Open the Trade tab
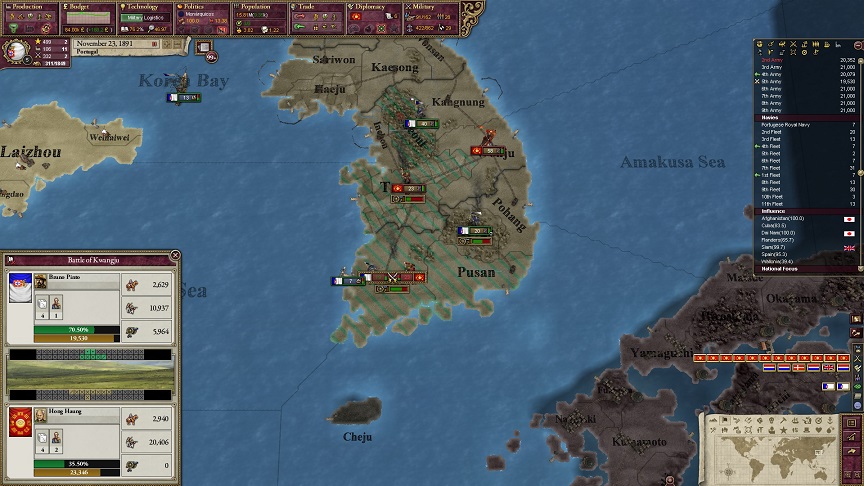 [317, 6]
